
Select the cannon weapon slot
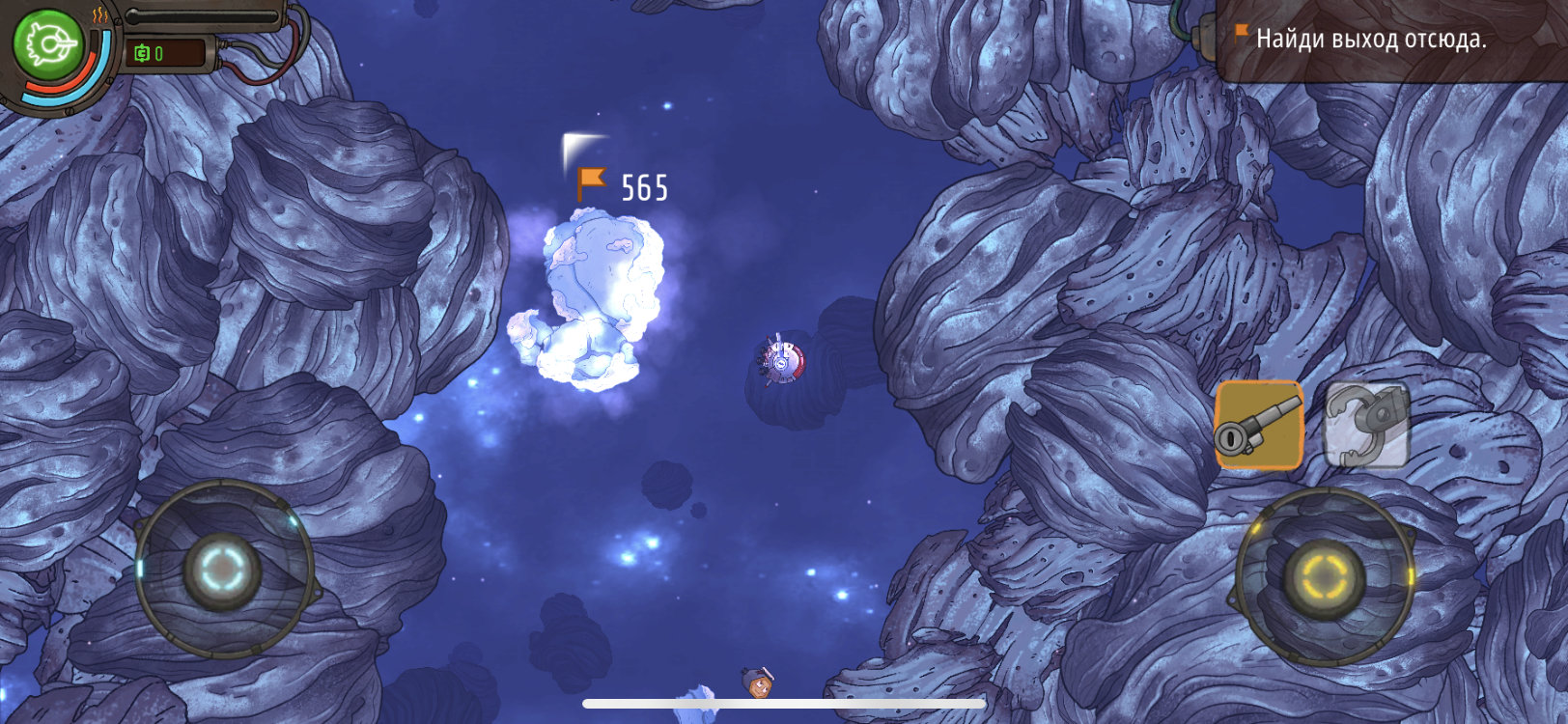[x=1258, y=425]
